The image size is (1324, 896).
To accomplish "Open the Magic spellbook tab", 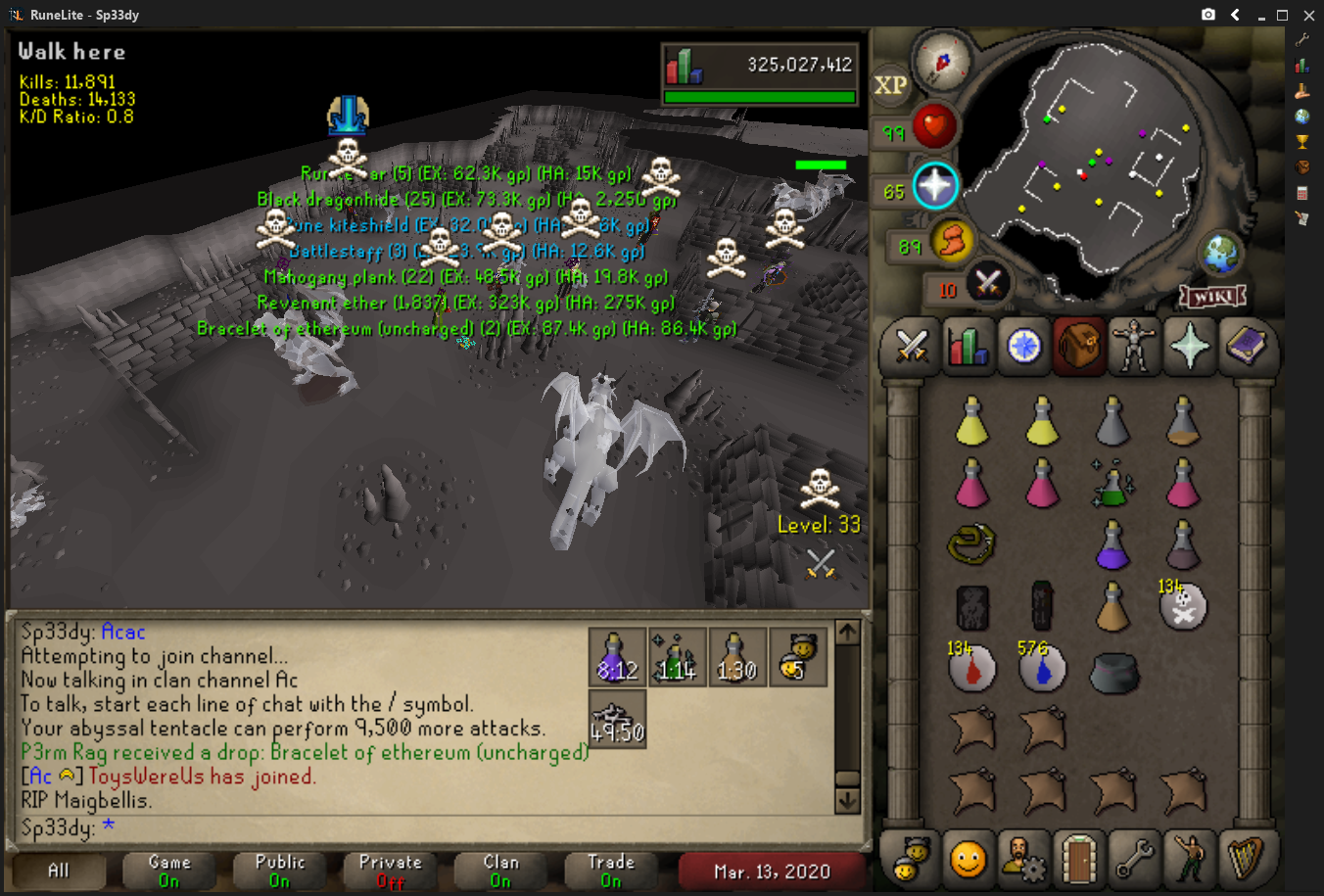I will tap(1246, 346).
